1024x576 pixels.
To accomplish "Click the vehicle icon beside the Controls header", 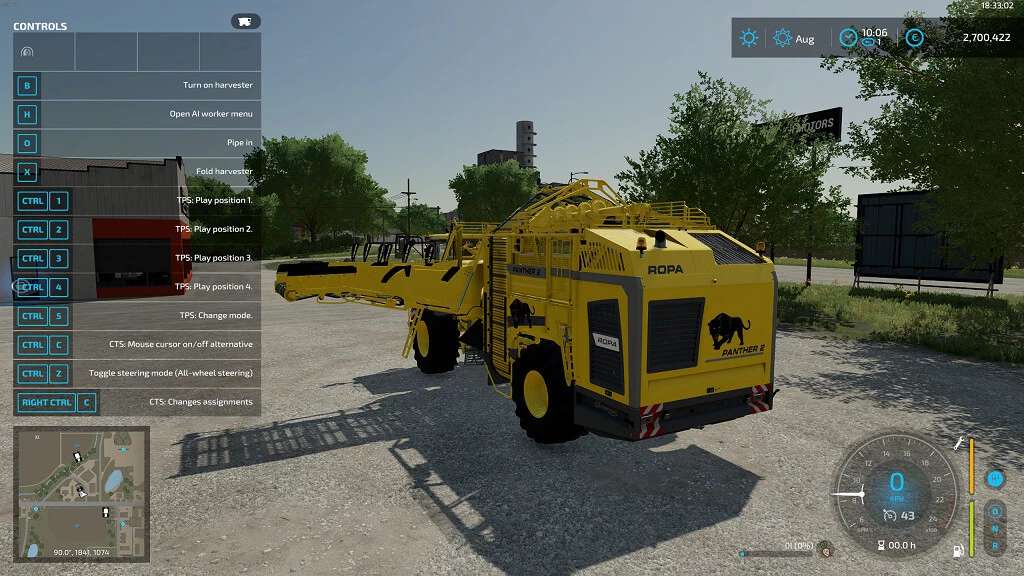I will click(x=245, y=21).
